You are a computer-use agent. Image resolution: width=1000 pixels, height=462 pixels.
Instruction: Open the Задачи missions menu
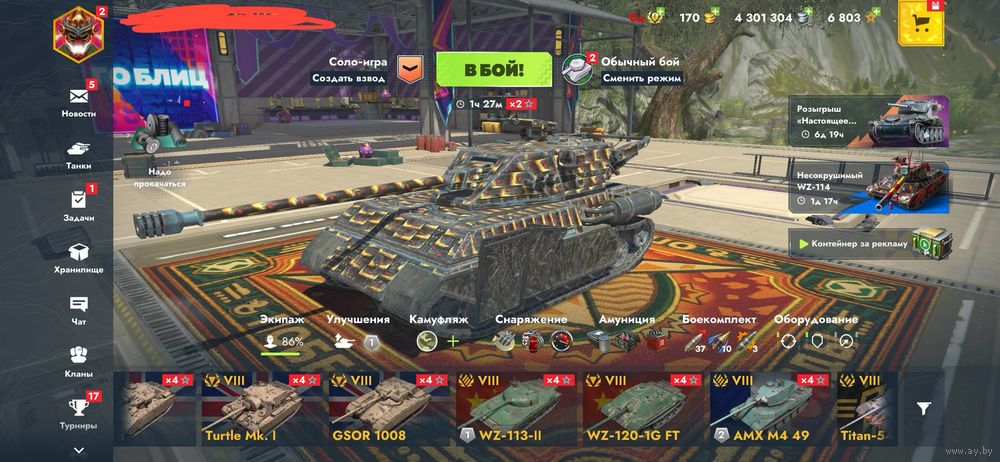[79, 205]
